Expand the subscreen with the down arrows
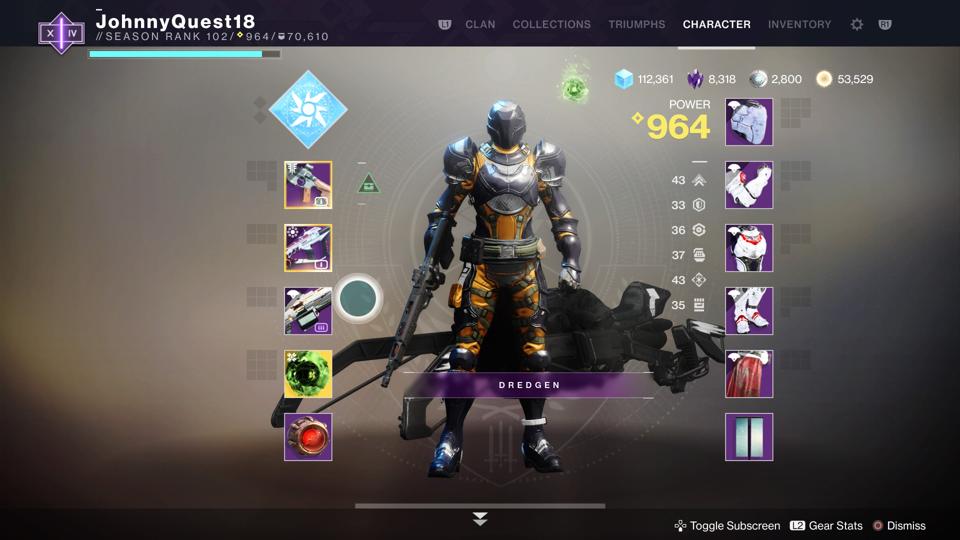960x540 pixels. pos(480,519)
